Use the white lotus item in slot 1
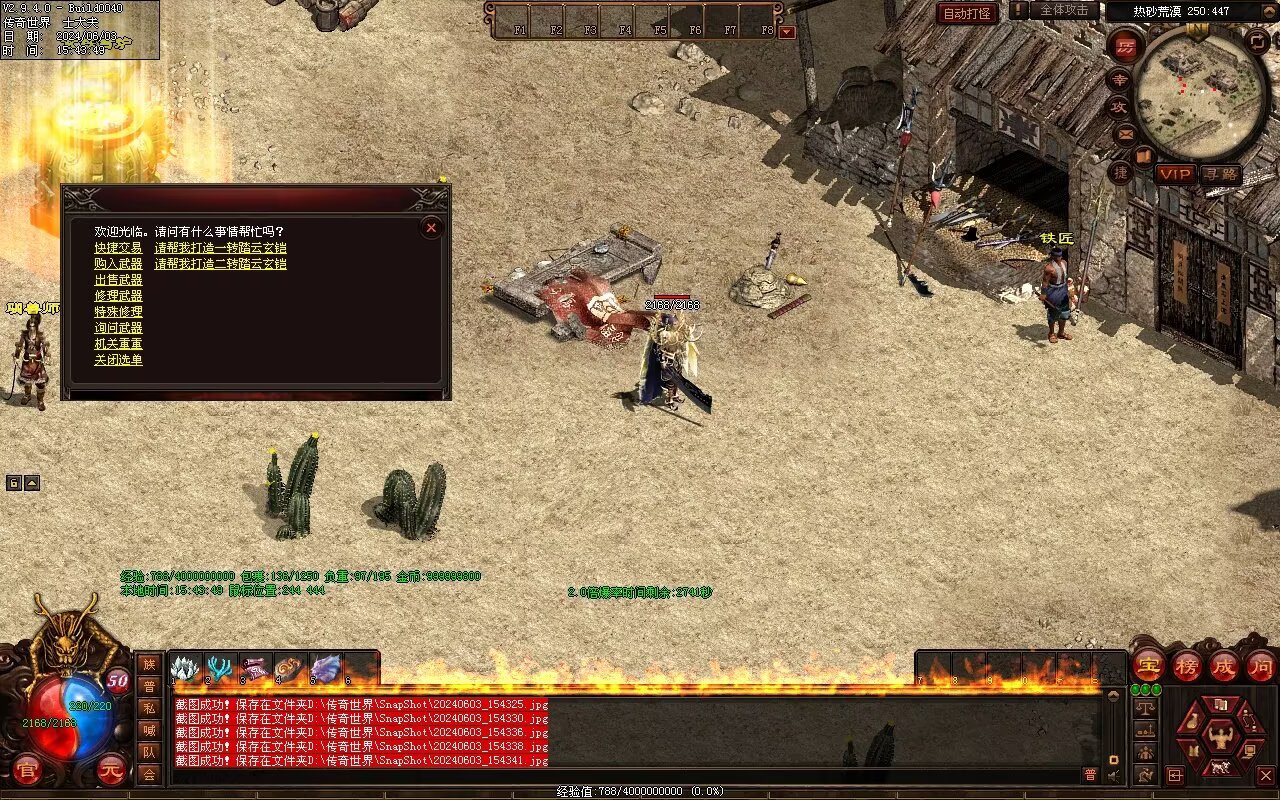This screenshot has width=1280, height=800. pos(186,668)
